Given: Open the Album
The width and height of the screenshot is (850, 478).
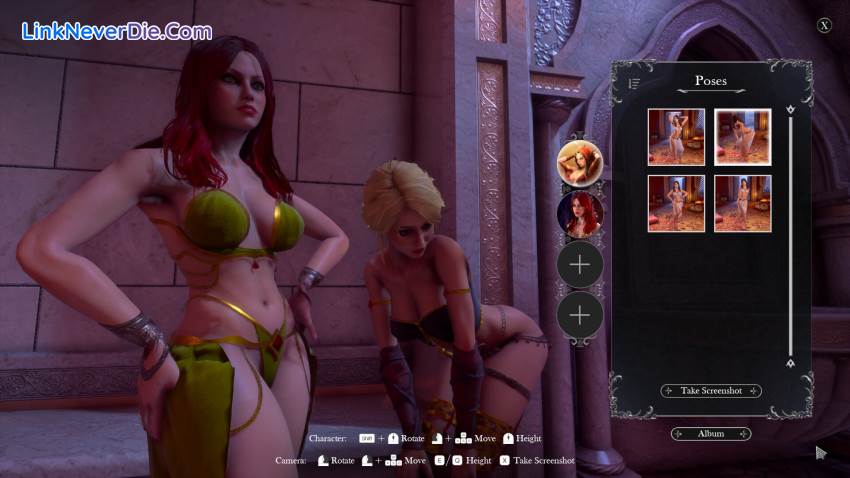Looking at the screenshot, I should 711,434.
